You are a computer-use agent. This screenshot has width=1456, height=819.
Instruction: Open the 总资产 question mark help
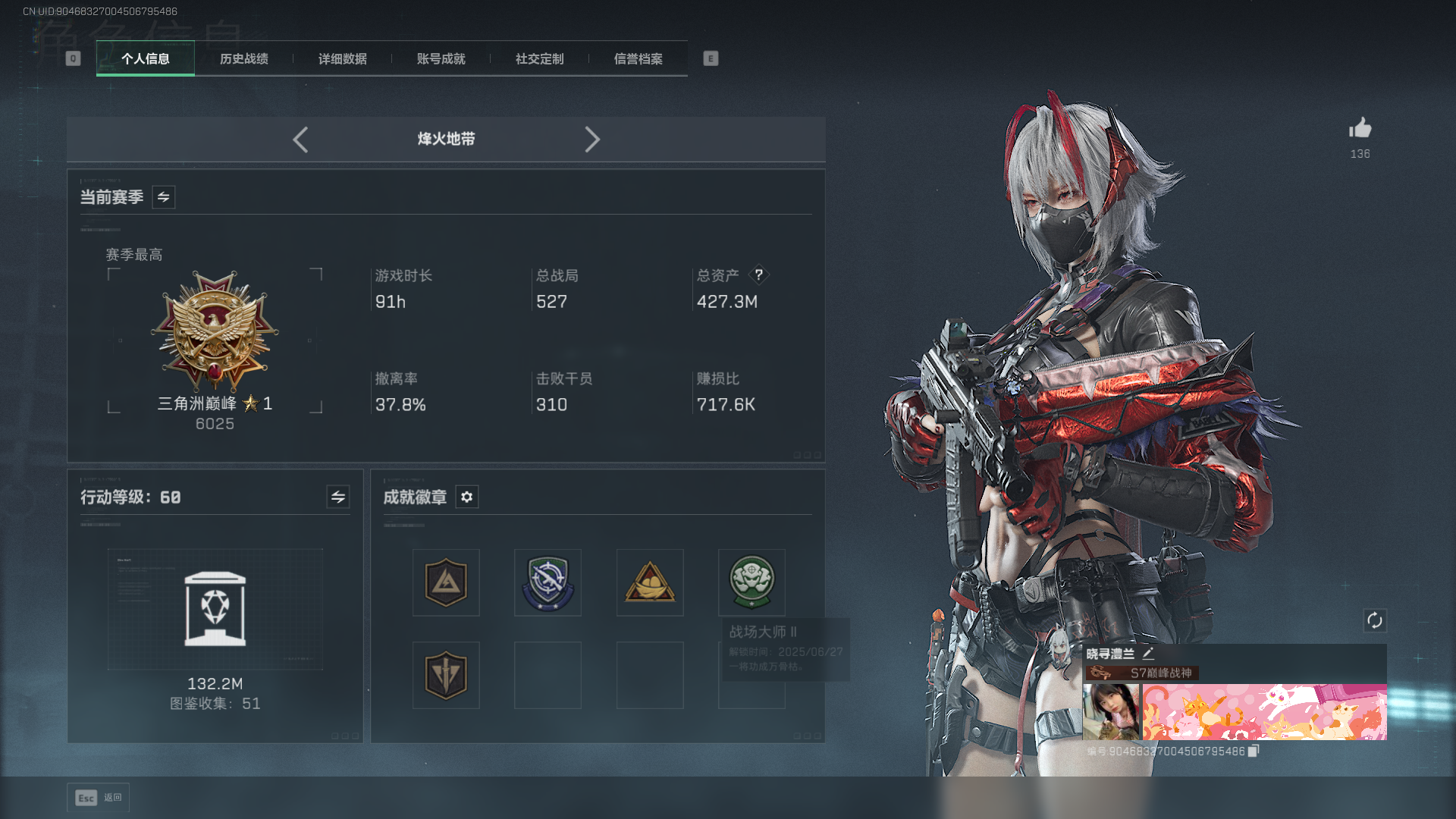click(x=758, y=275)
